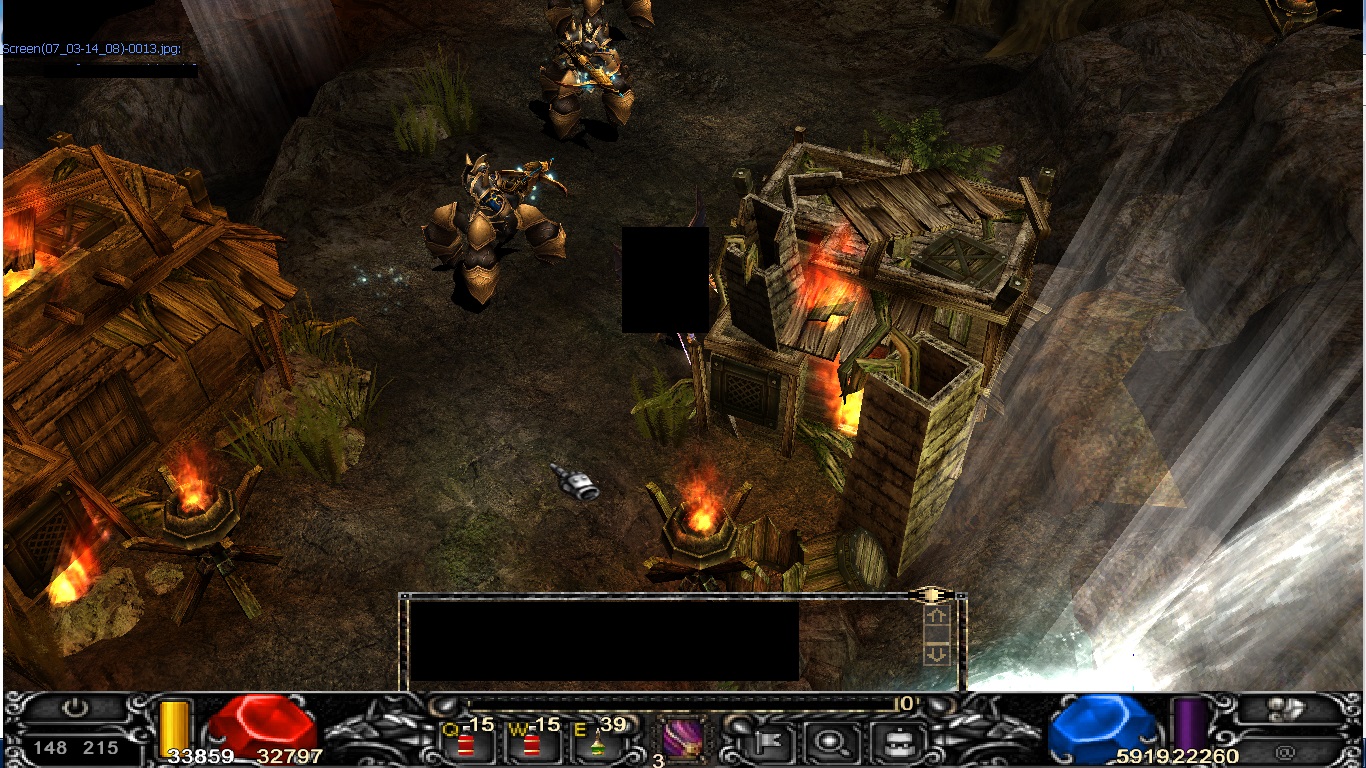1366x768 pixels.
Task: Open the flag button panel
Action: pyautogui.click(x=772, y=741)
